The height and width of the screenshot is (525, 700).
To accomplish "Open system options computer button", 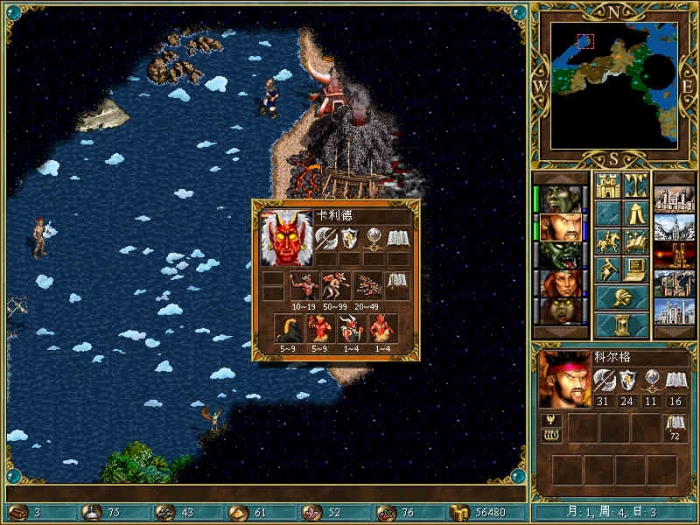I will point(636,269).
